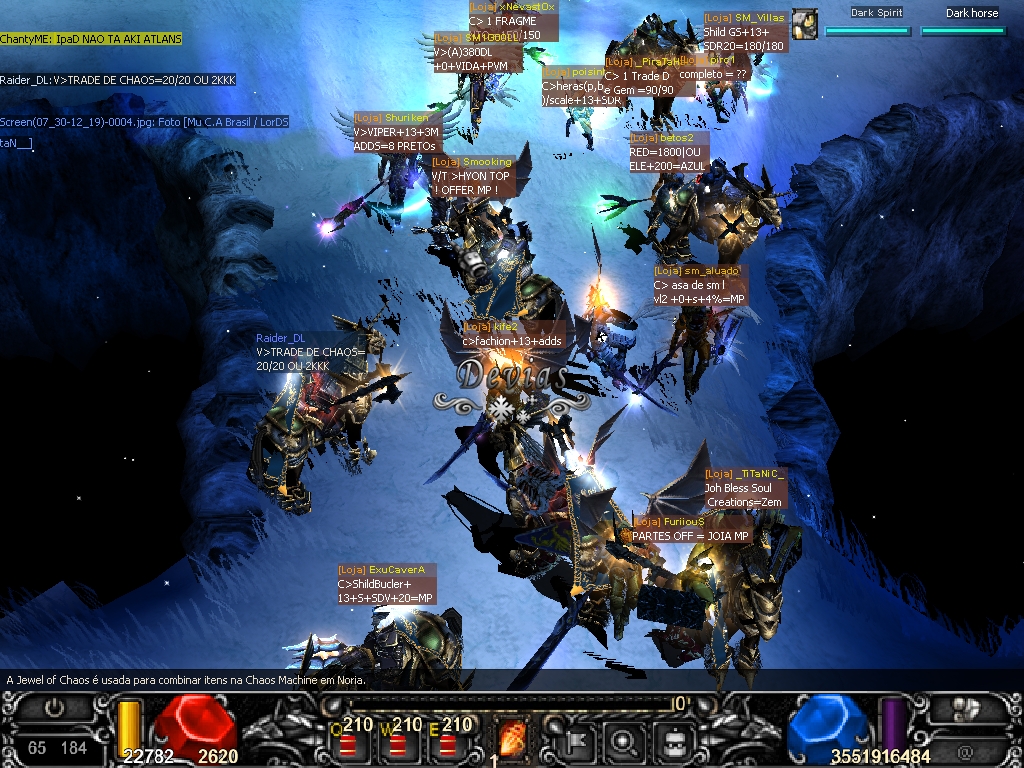
Task: Use the potion in the Q slot
Action: [351, 745]
